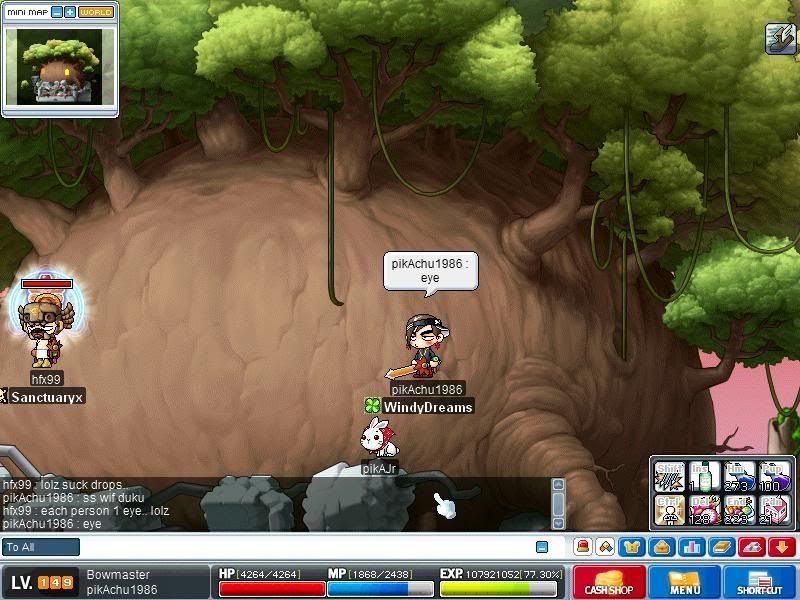This screenshot has width=800, height=600.
Task: Open the Shortcut panel
Action: coord(760,582)
